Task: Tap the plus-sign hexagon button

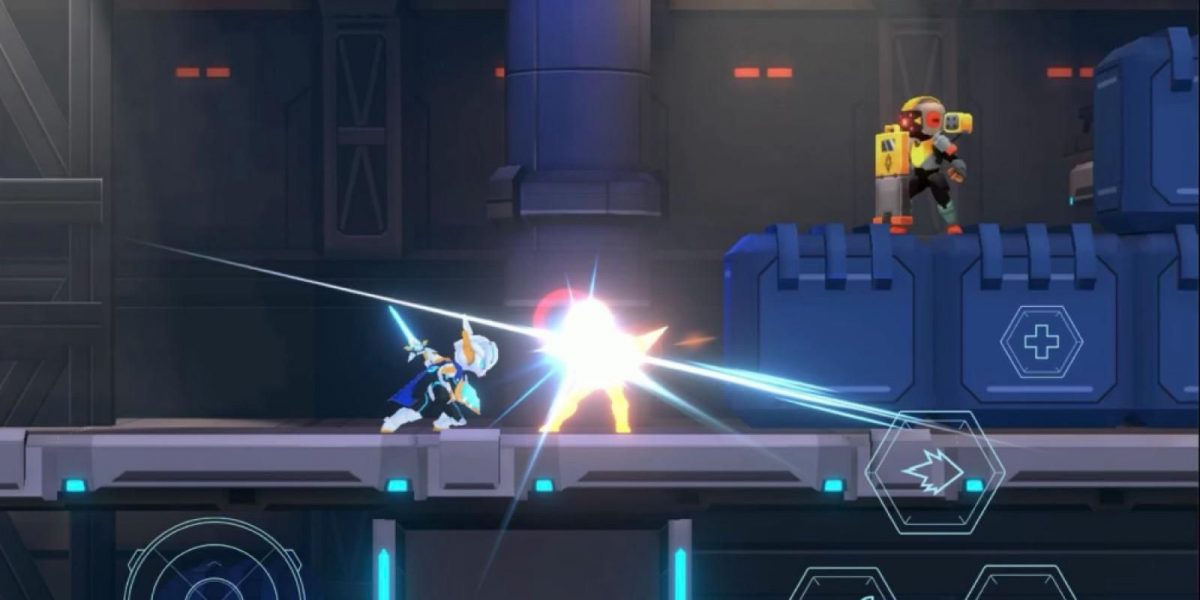Action: coord(1041,343)
